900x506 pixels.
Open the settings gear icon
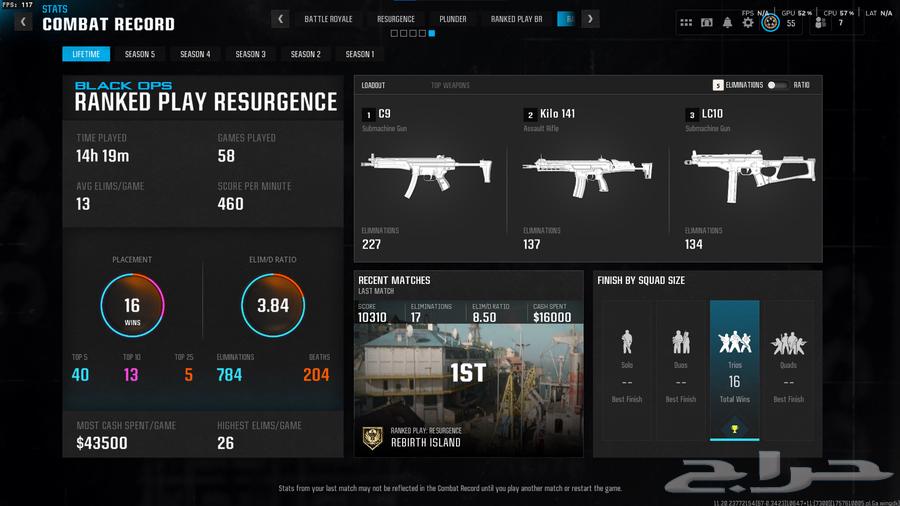(x=748, y=22)
